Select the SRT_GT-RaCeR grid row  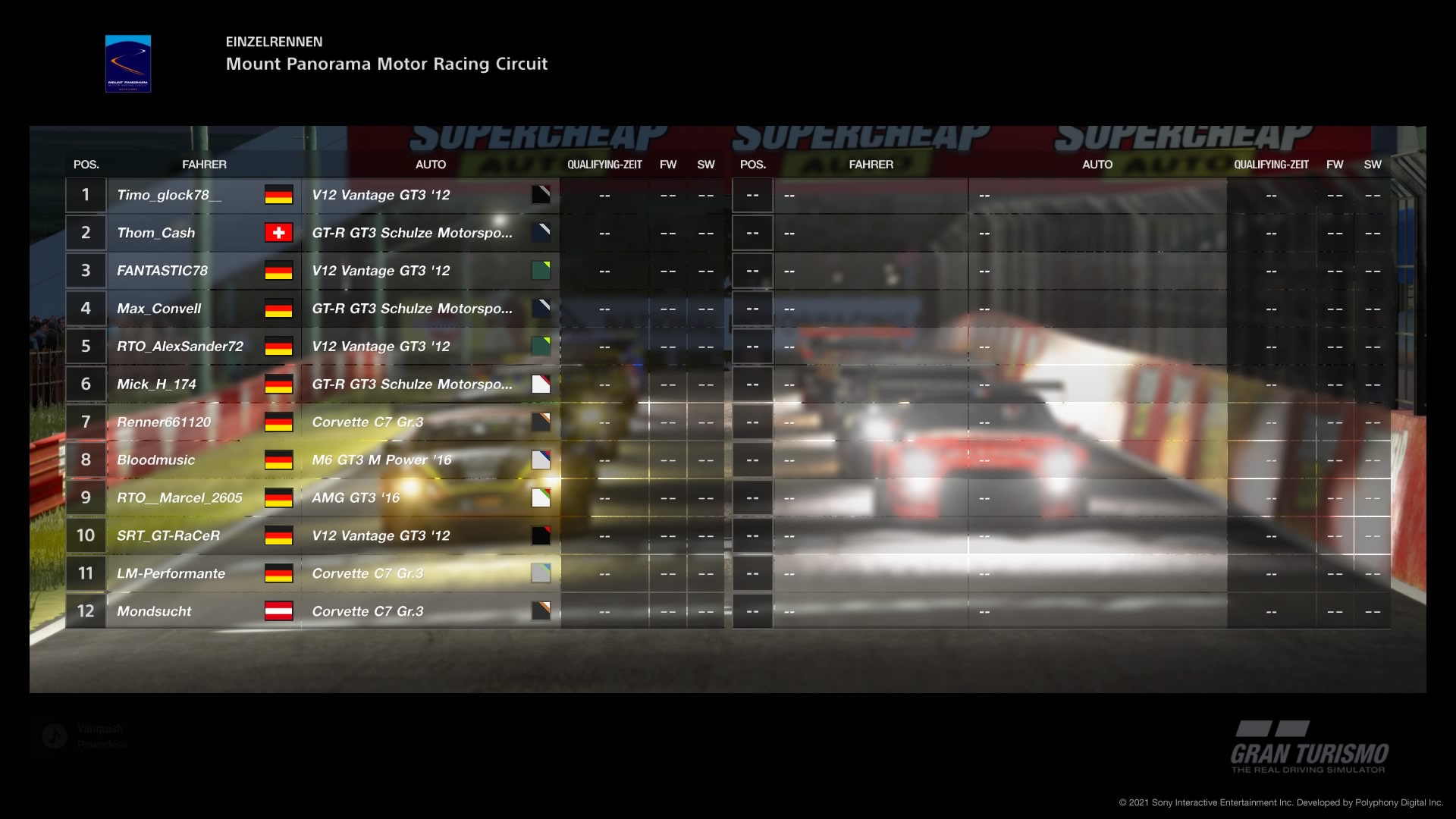(x=168, y=536)
